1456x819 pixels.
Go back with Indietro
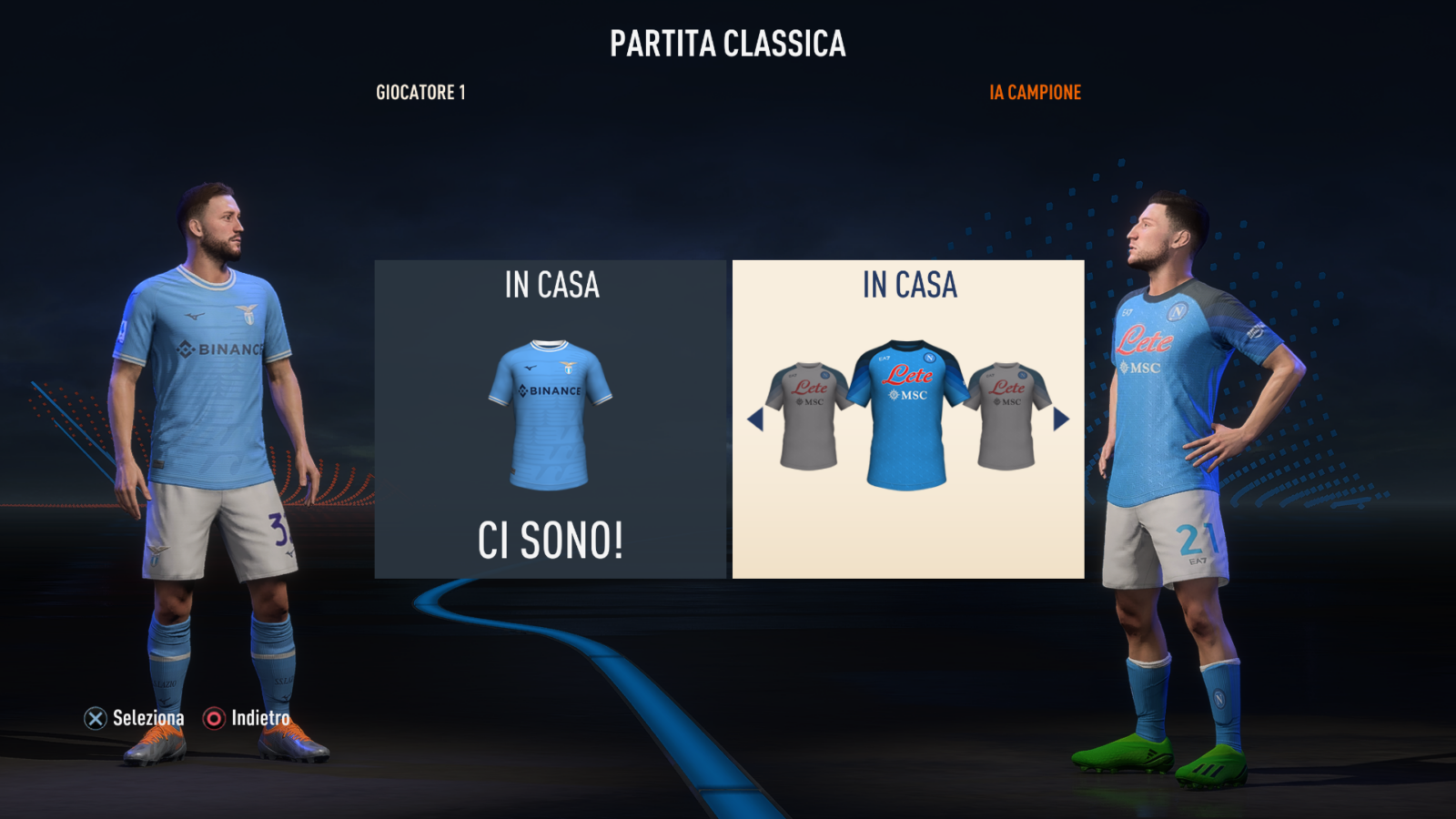click(247, 719)
